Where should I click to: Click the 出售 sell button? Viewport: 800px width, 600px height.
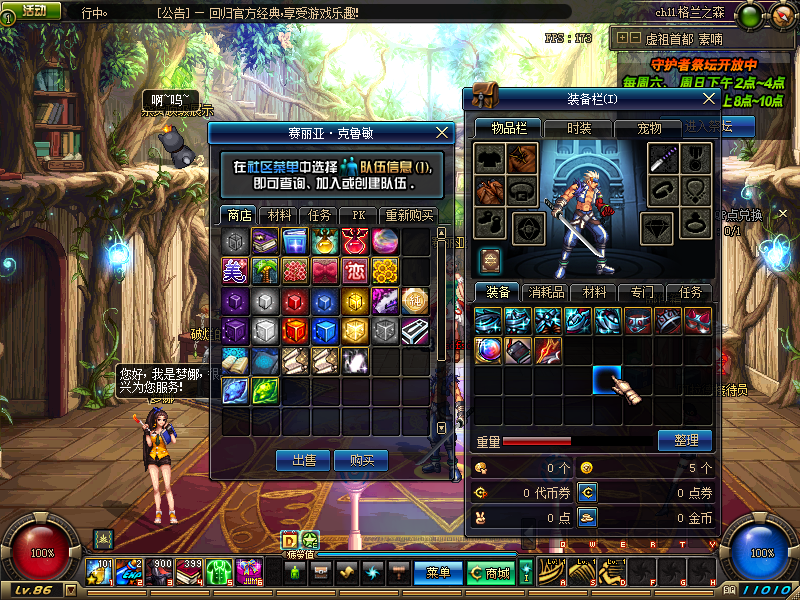(303, 460)
